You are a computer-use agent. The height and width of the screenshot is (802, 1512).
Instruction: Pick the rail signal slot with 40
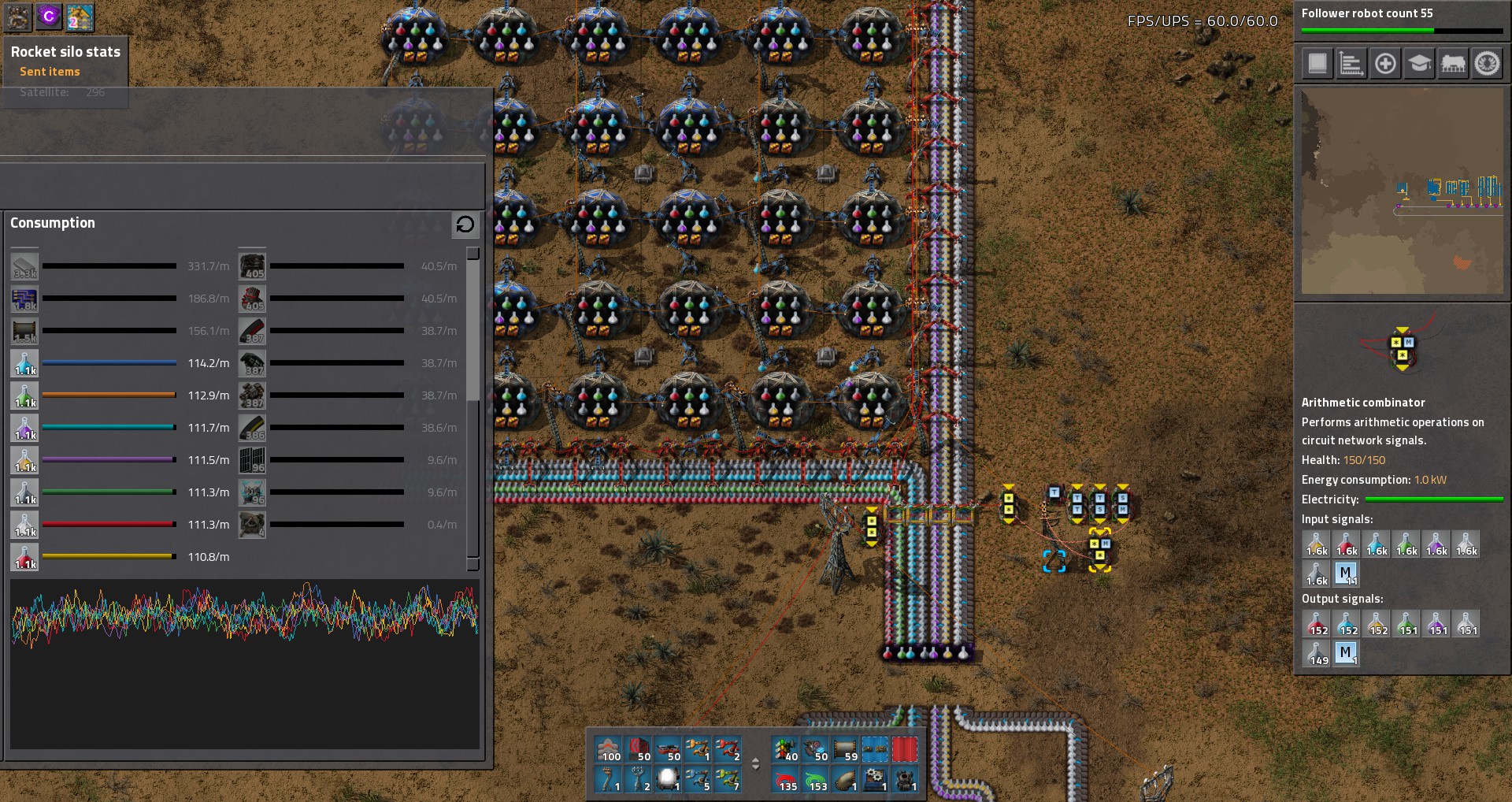[787, 749]
